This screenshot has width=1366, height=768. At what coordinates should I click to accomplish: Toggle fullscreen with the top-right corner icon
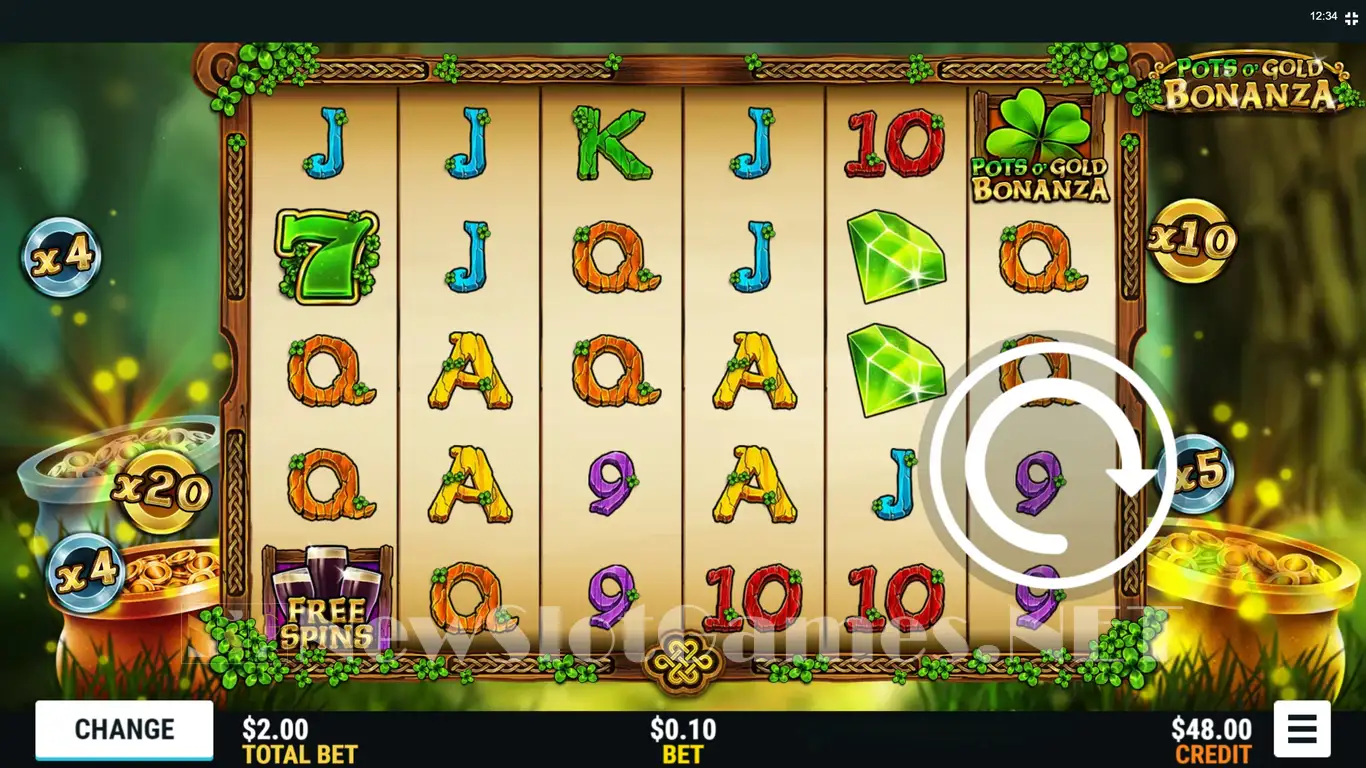point(1352,16)
